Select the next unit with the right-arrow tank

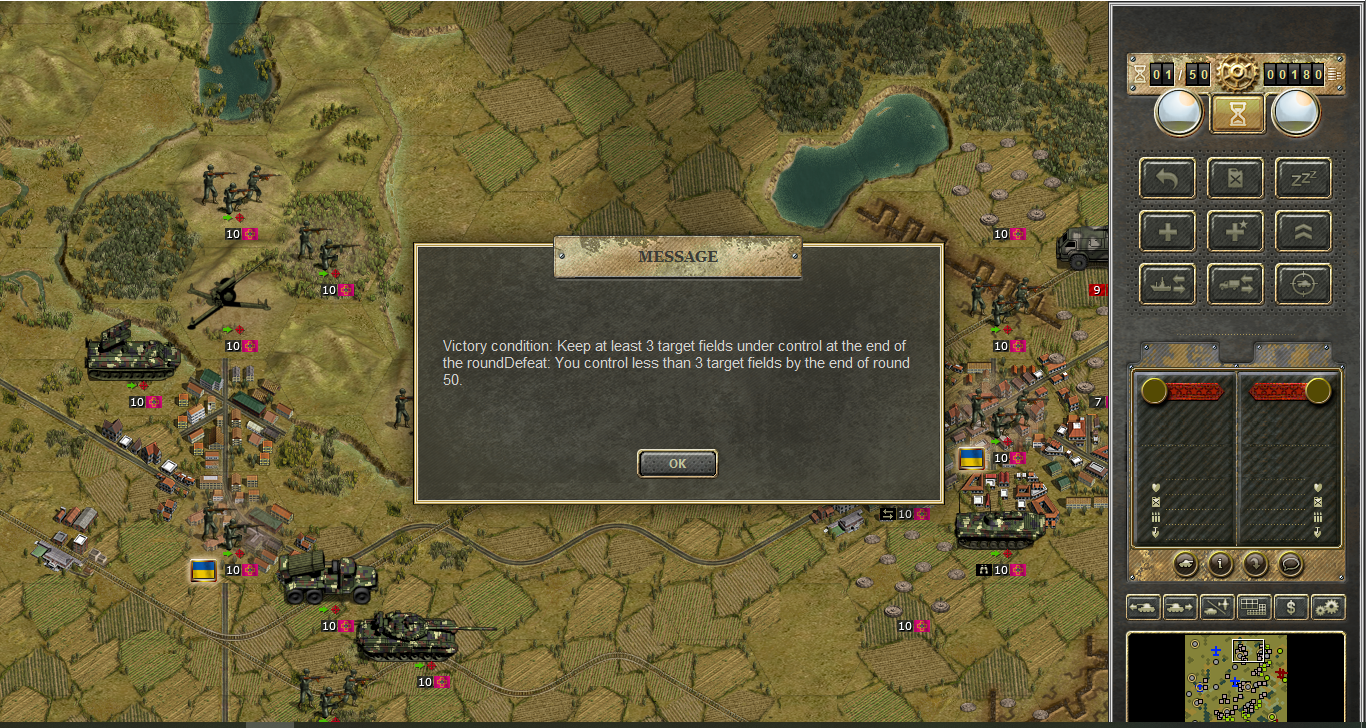point(1180,606)
